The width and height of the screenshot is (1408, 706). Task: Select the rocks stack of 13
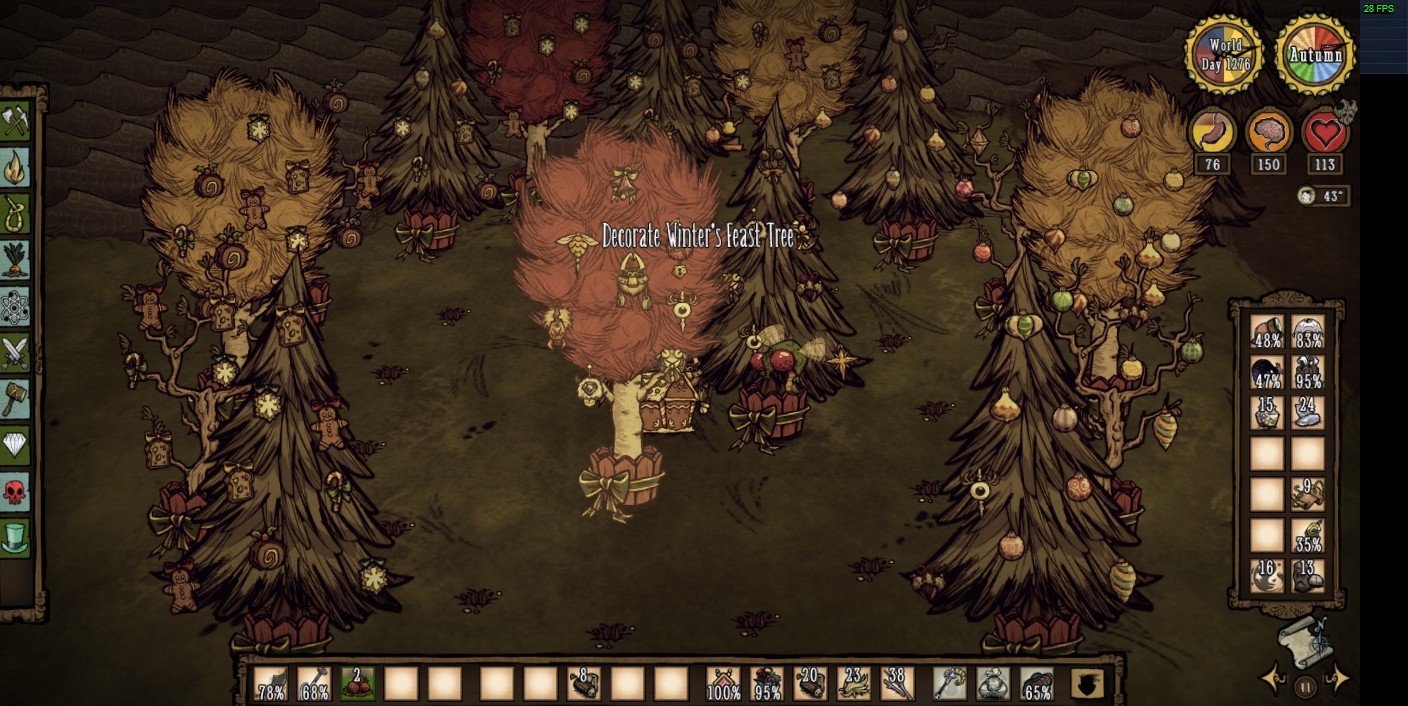click(1307, 576)
